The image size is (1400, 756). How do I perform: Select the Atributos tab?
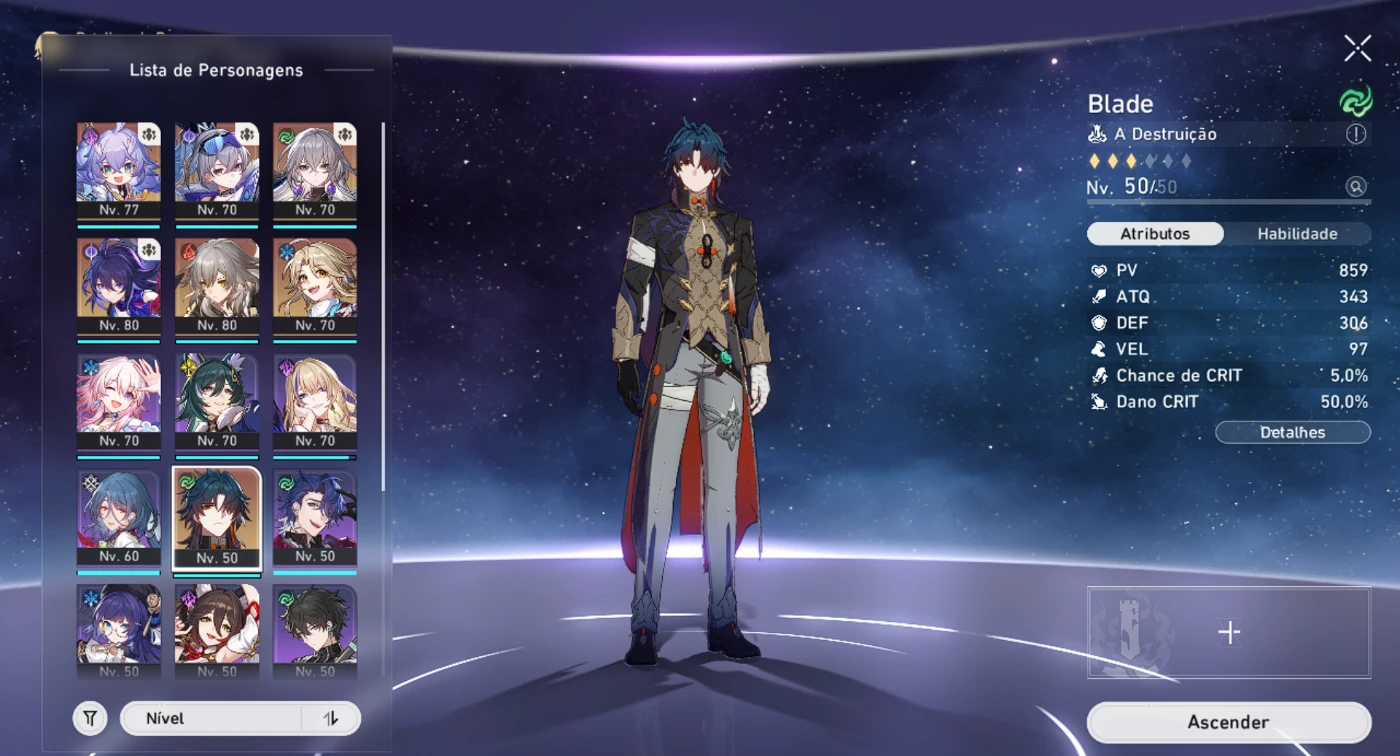pyautogui.click(x=1155, y=234)
